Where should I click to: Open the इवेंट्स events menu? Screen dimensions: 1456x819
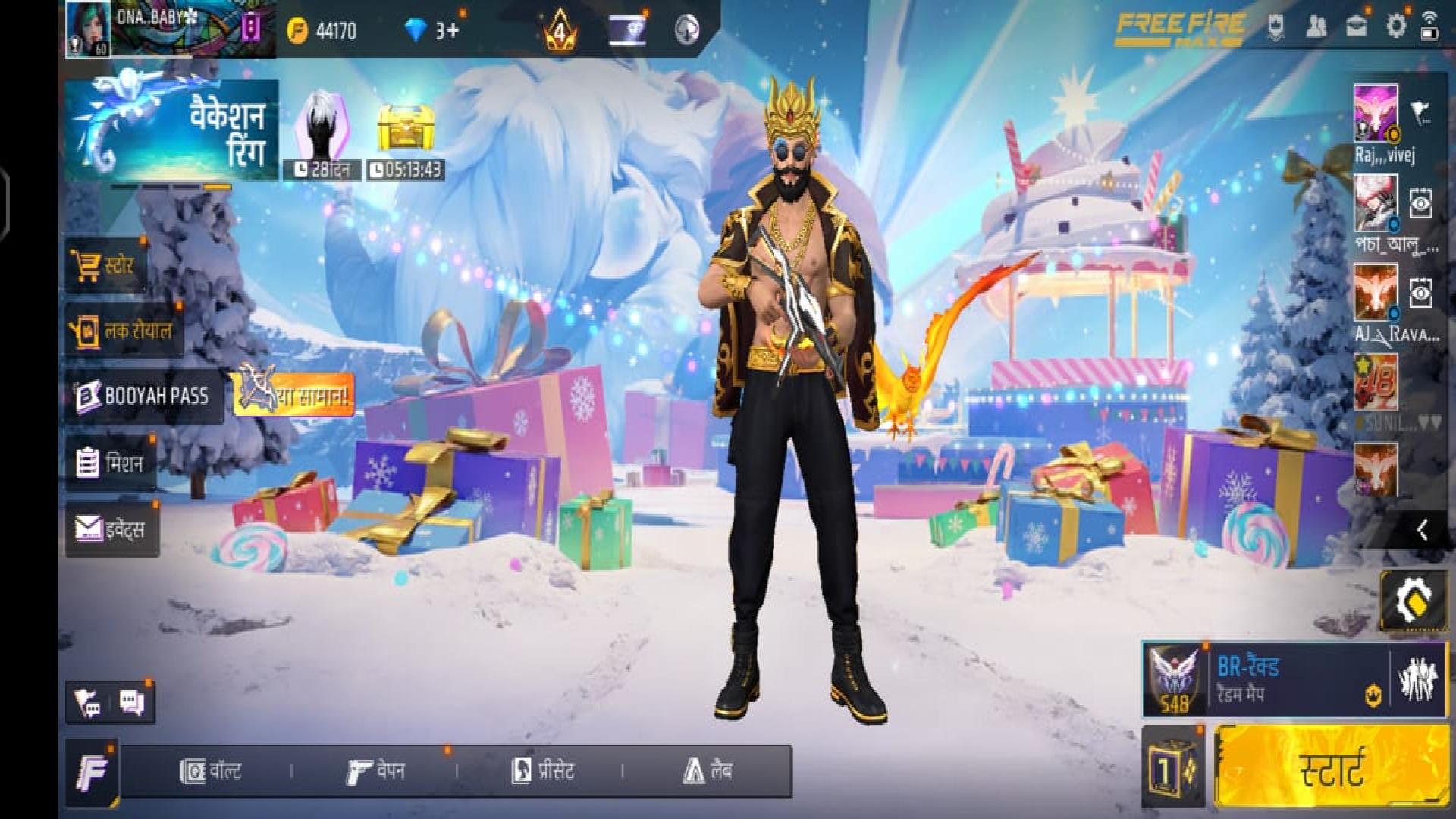click(x=111, y=529)
